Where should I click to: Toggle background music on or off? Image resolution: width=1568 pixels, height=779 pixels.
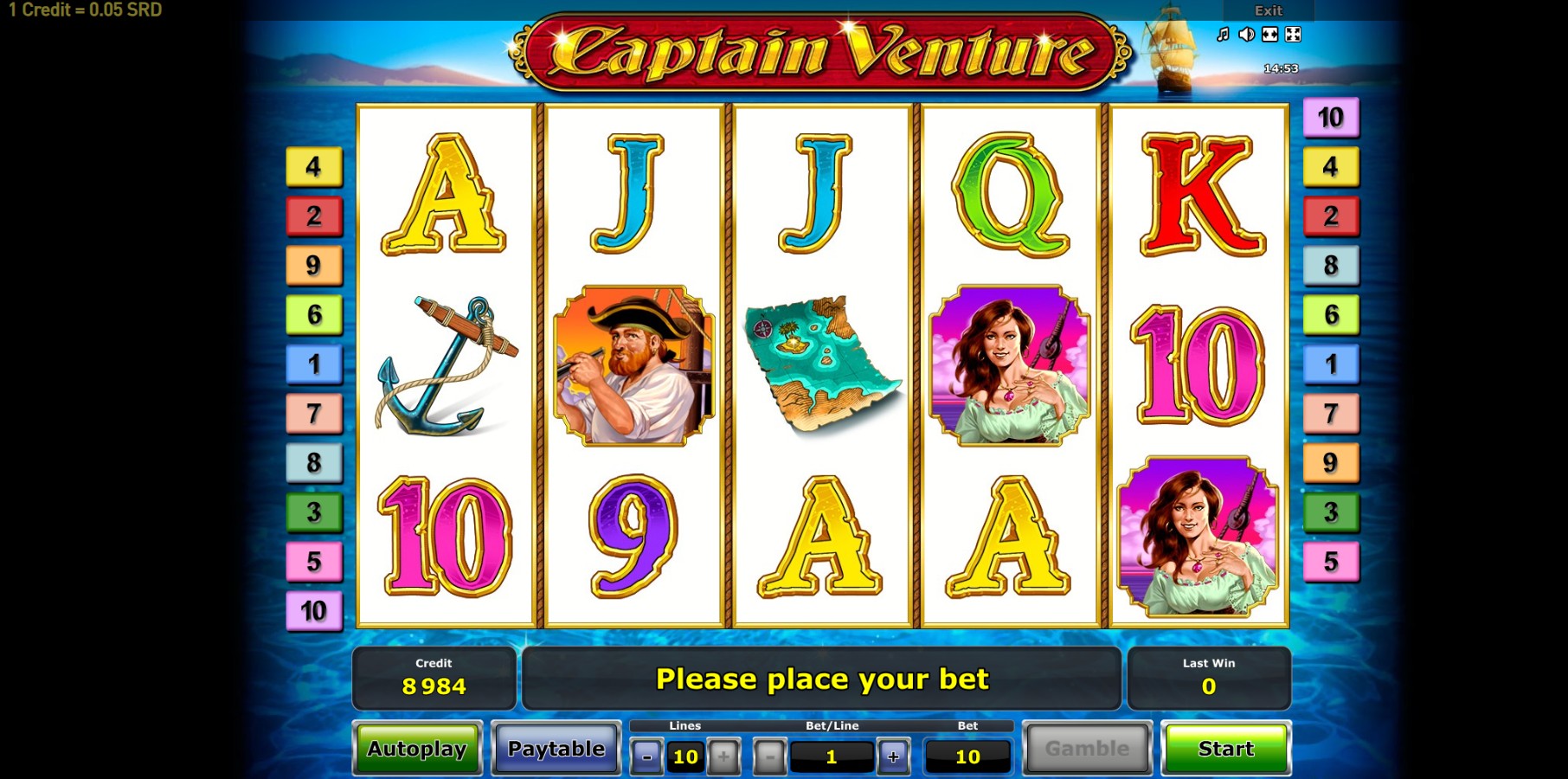pyautogui.click(x=1223, y=35)
